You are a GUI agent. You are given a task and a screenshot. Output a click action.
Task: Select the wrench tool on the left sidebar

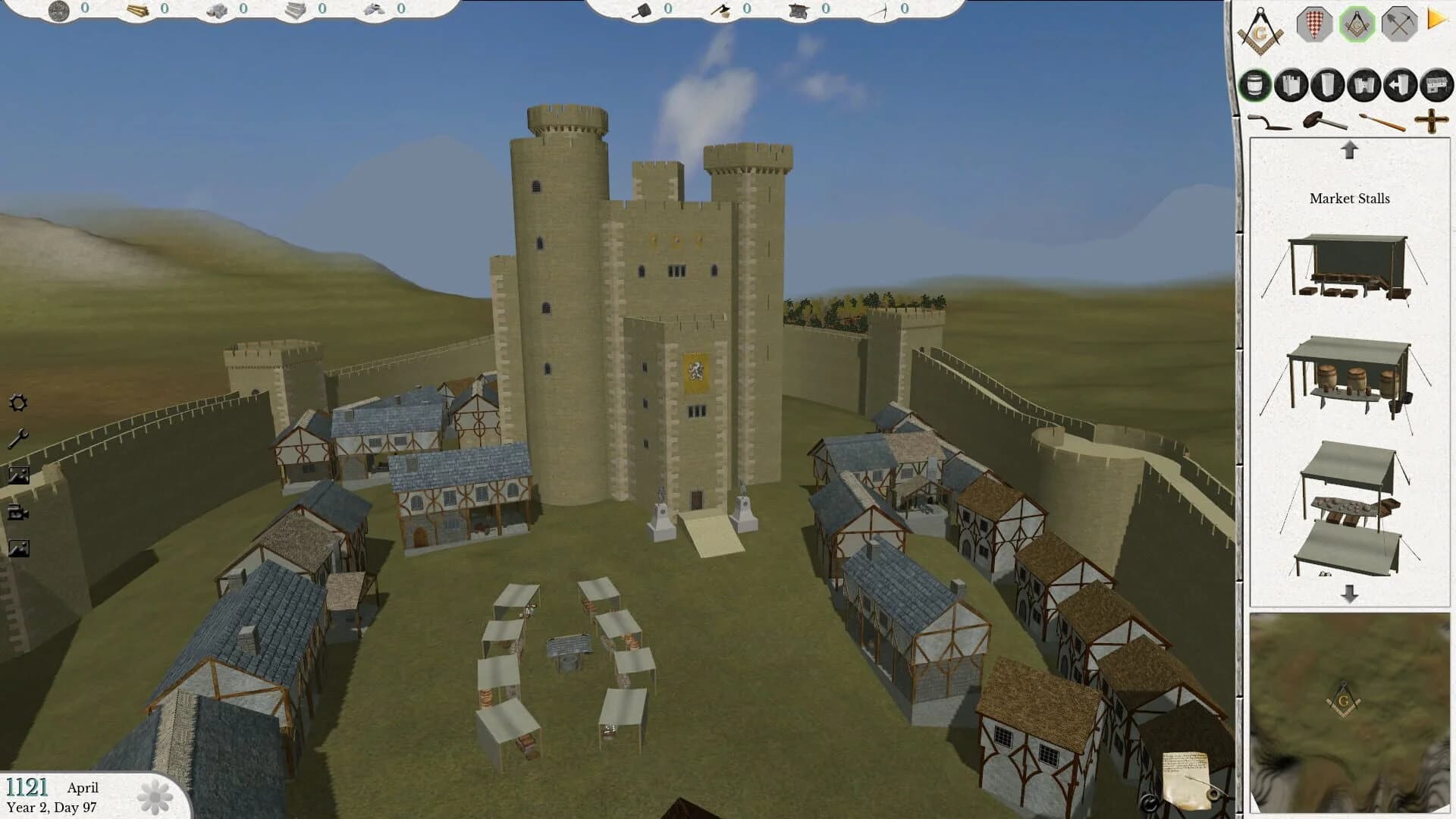18,438
